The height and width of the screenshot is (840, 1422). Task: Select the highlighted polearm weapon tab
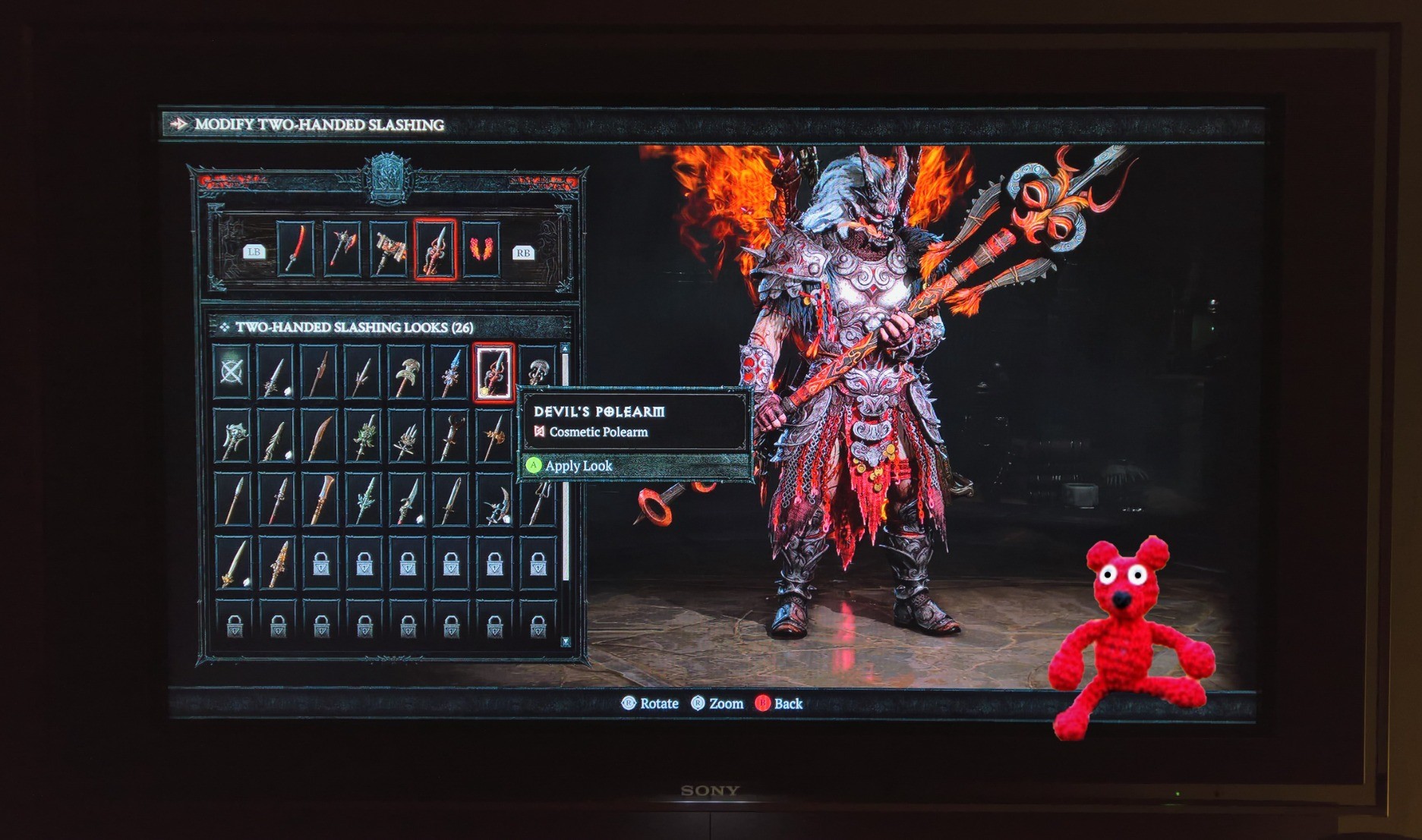point(435,249)
